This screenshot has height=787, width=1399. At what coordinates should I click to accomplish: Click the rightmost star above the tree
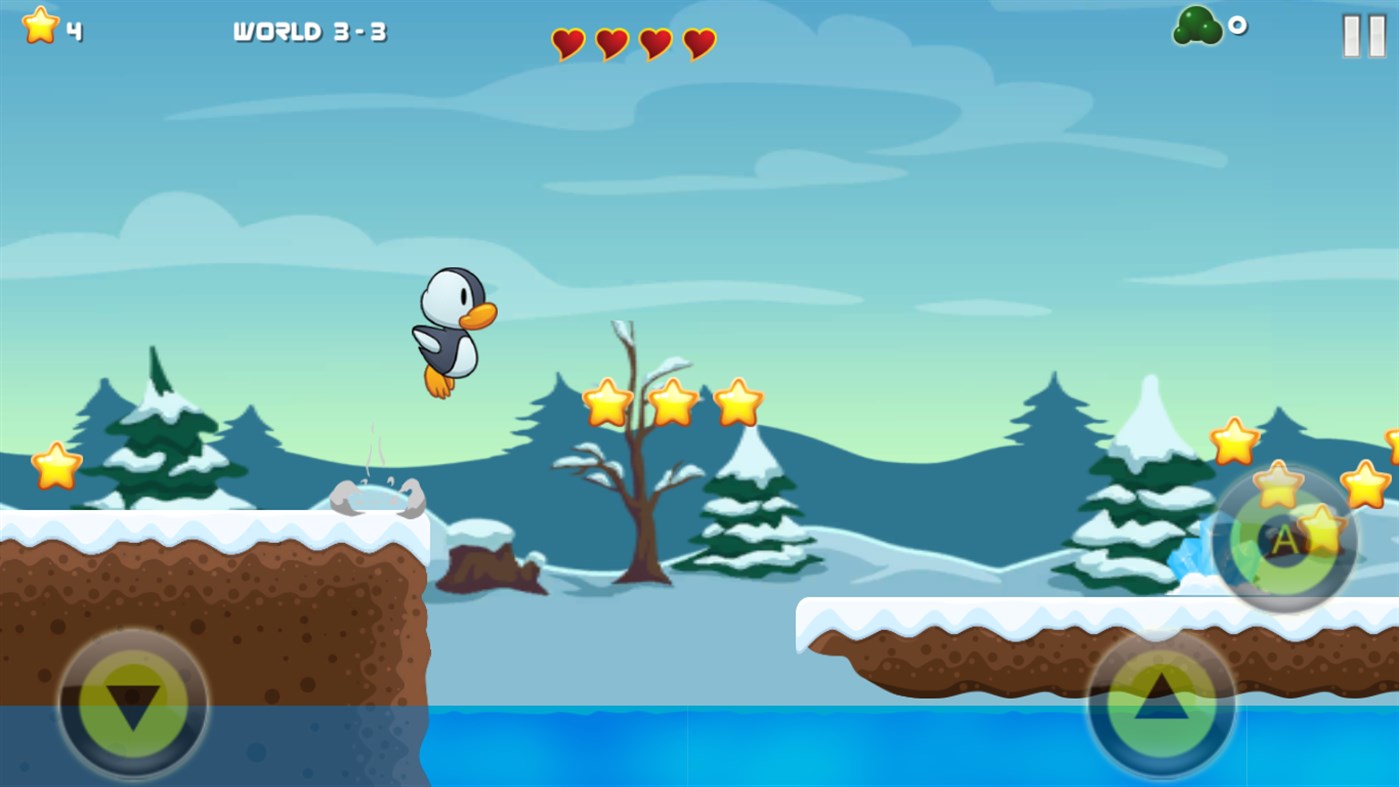pyautogui.click(x=738, y=404)
